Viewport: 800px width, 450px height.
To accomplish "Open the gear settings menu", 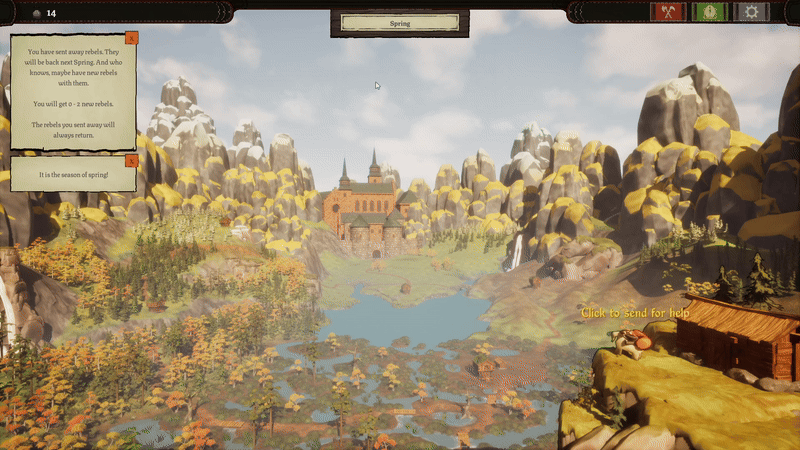I will pos(752,12).
